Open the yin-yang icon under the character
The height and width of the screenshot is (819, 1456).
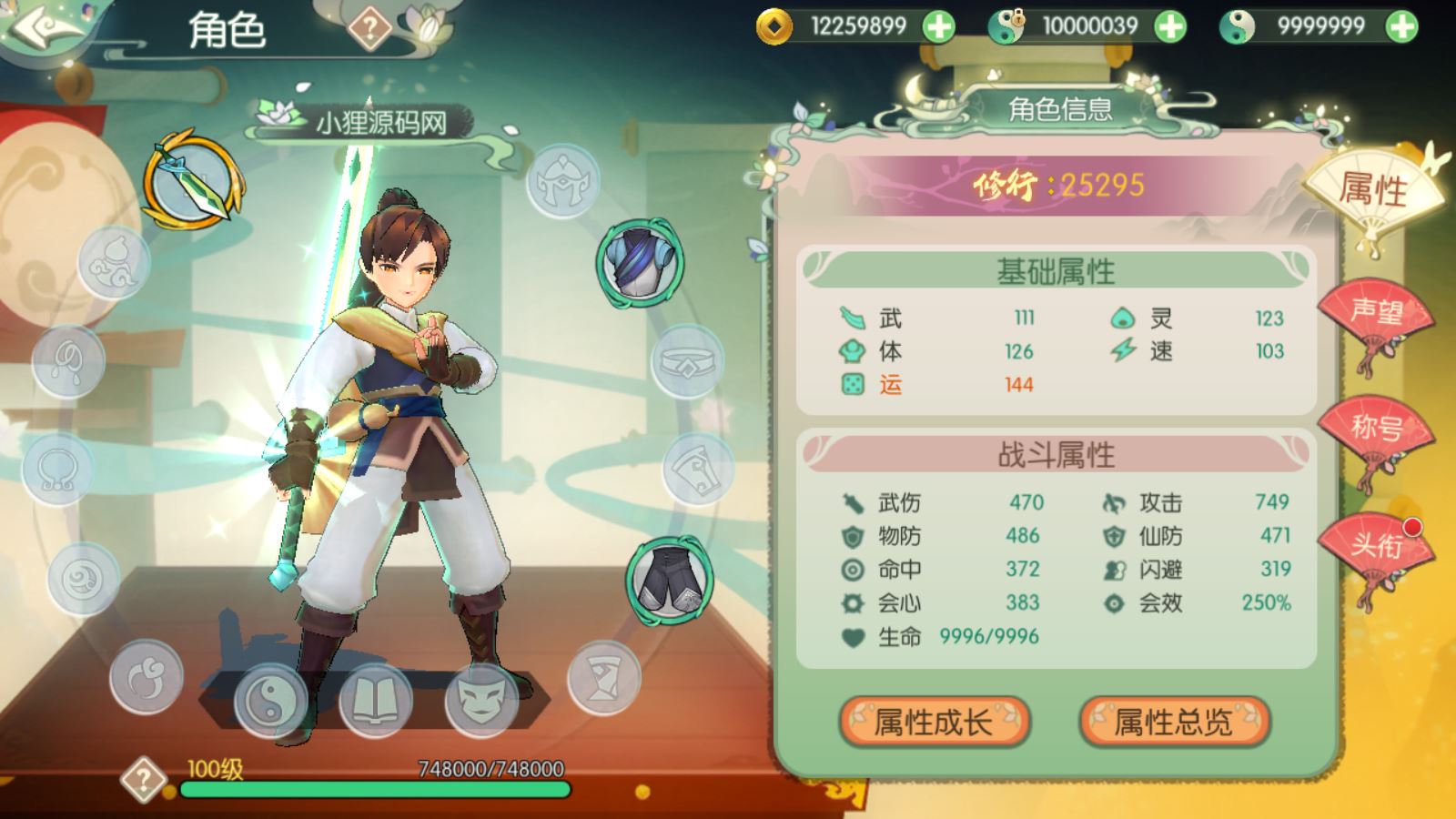[271, 701]
